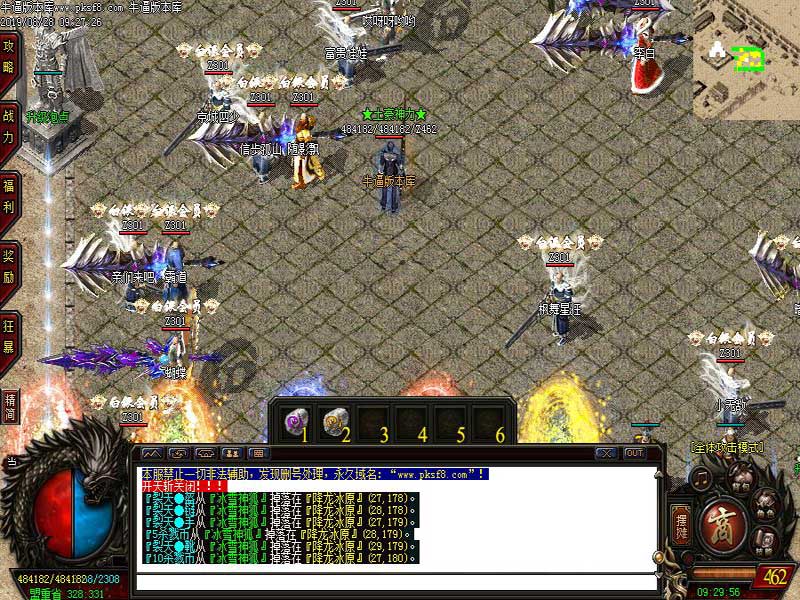
Task: Use the purple scroll in hotbar slot 1
Action: pyautogui.click(x=296, y=419)
